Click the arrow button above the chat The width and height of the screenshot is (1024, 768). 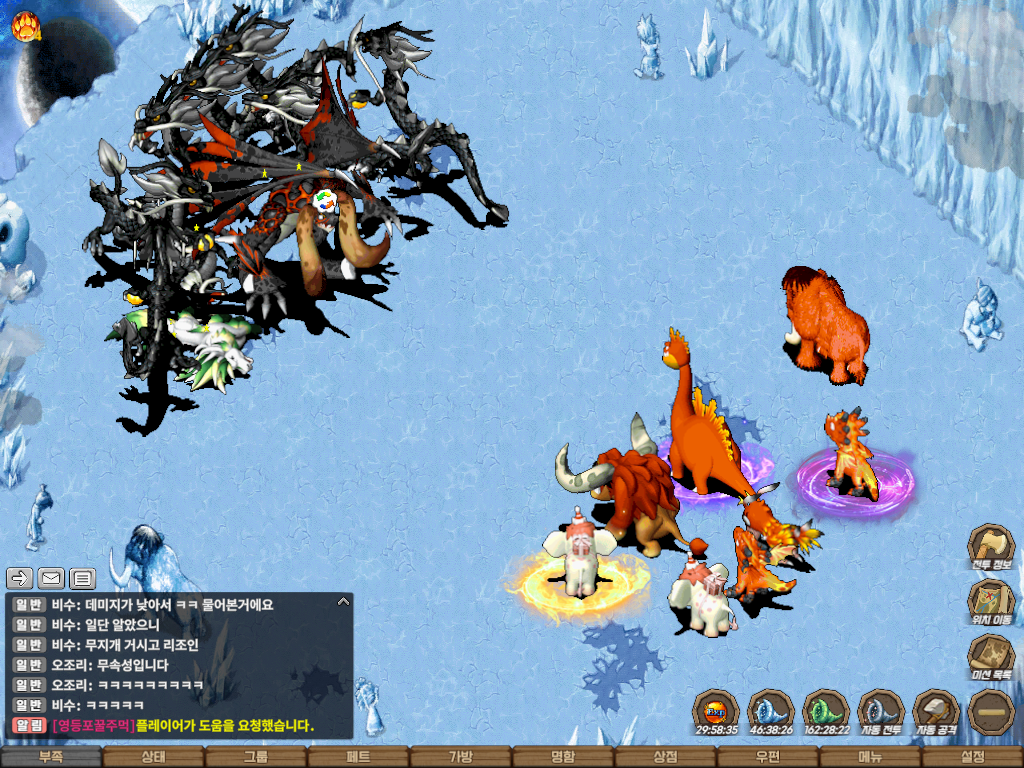tap(20, 578)
